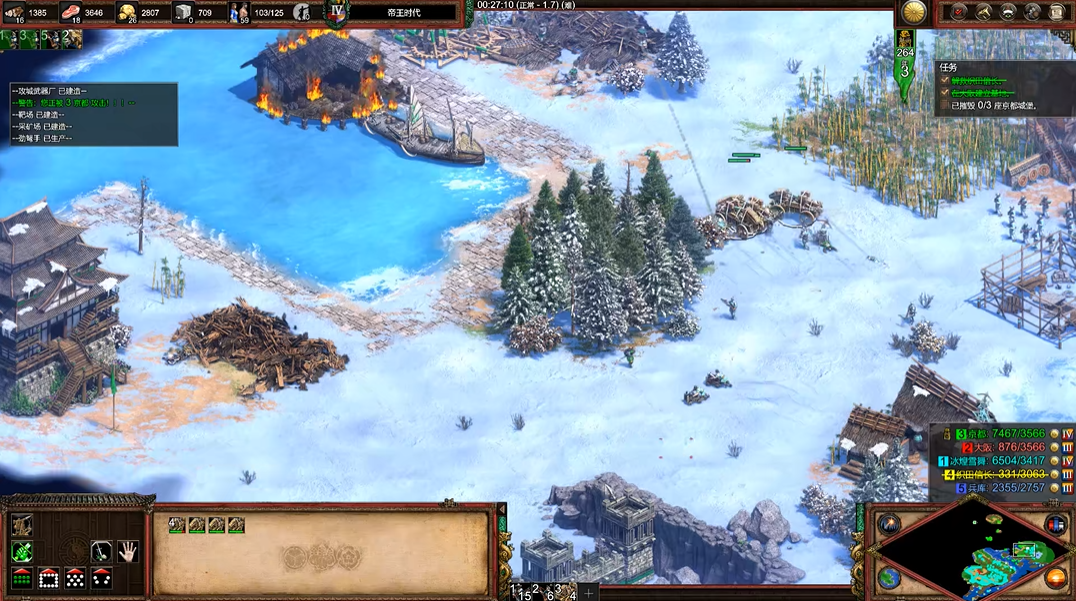Open the main menu scroll button

click(1057, 12)
